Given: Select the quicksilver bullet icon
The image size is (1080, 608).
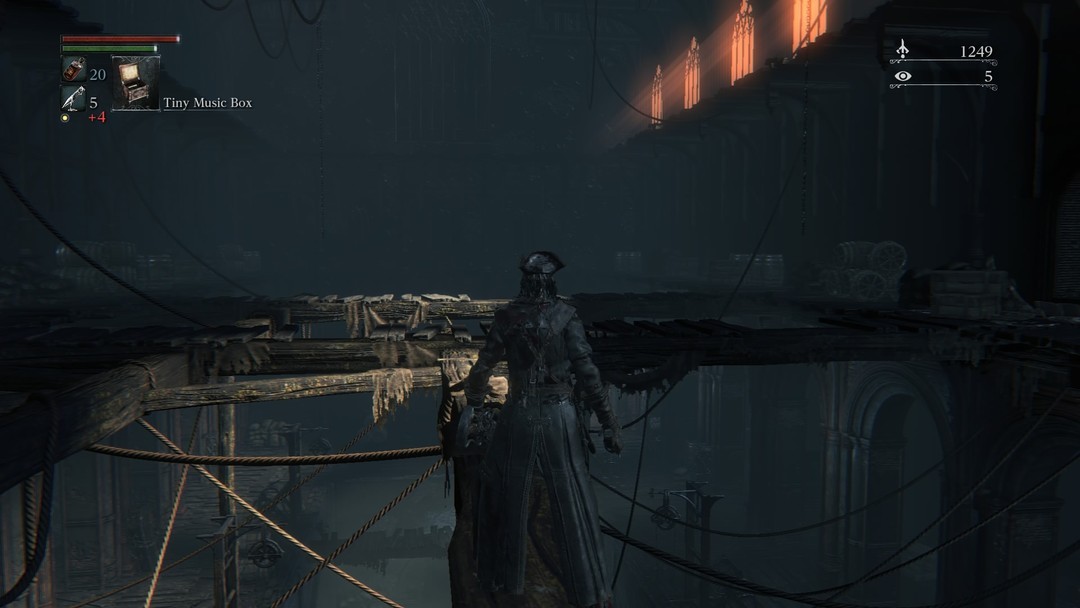Looking at the screenshot, I should tap(73, 98).
